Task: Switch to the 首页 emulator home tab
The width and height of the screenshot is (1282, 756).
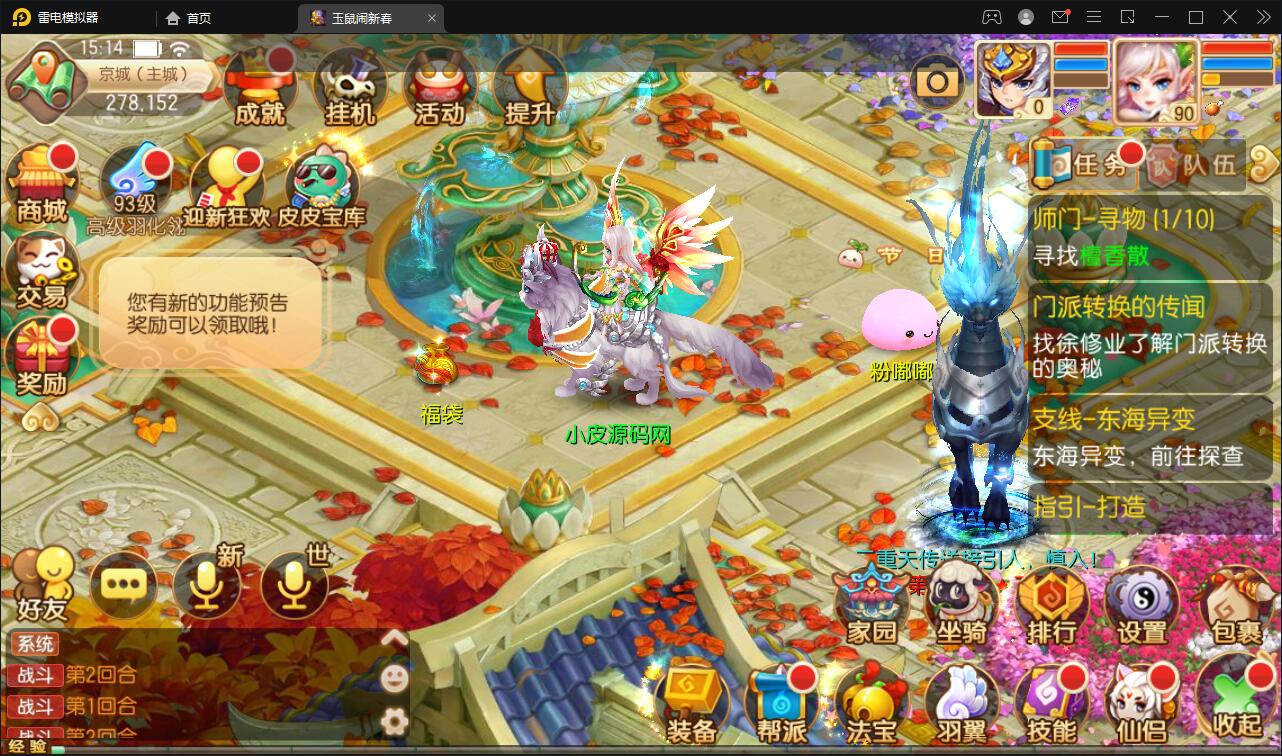Action: click(189, 18)
